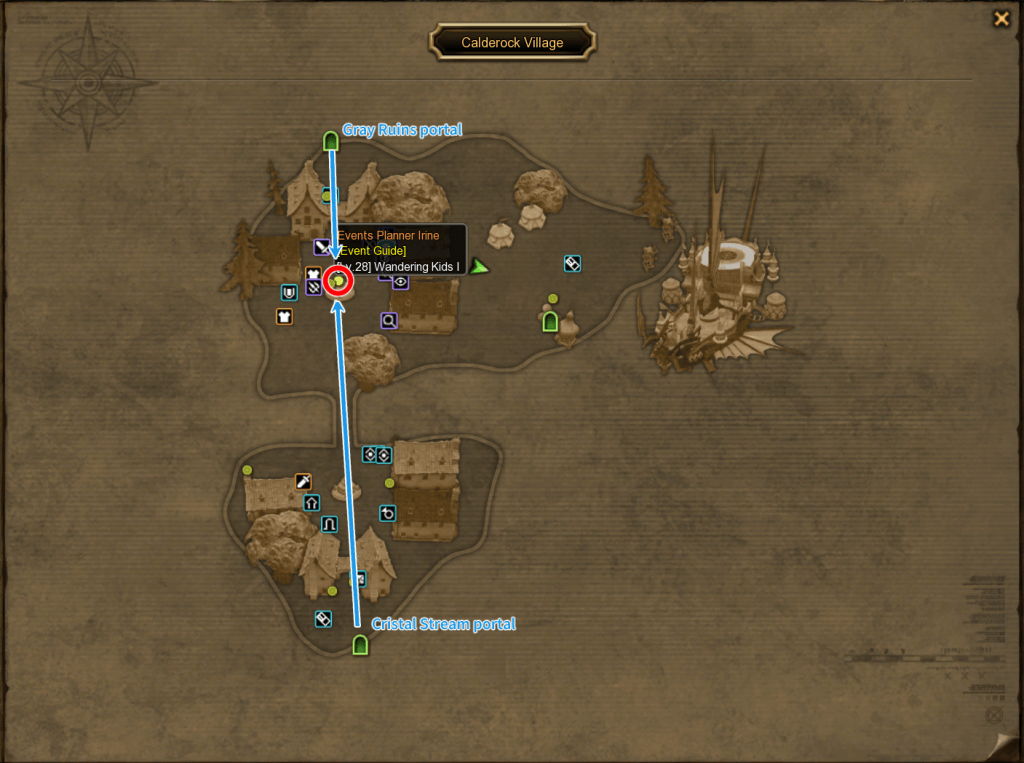Click the green player arrow marker
Image resolution: width=1024 pixels, height=763 pixels.
(480, 266)
